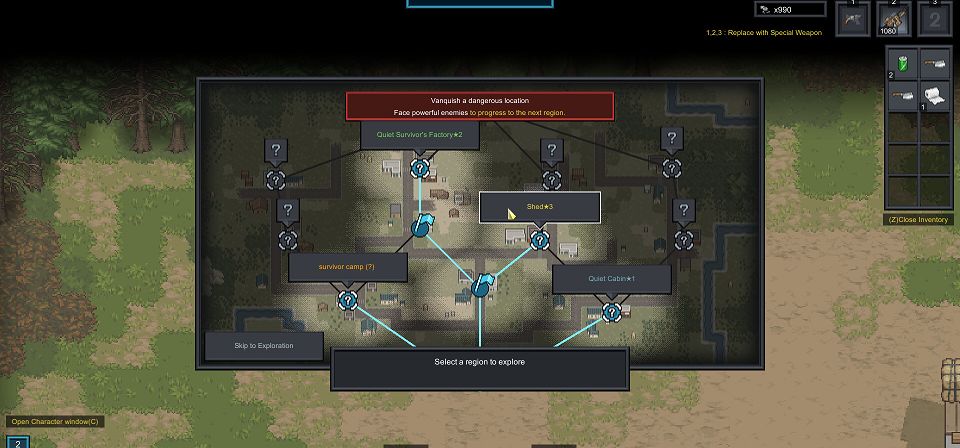Select Quiet Survivor's Factory★2 on the map
This screenshot has width=960, height=448.
point(419,134)
